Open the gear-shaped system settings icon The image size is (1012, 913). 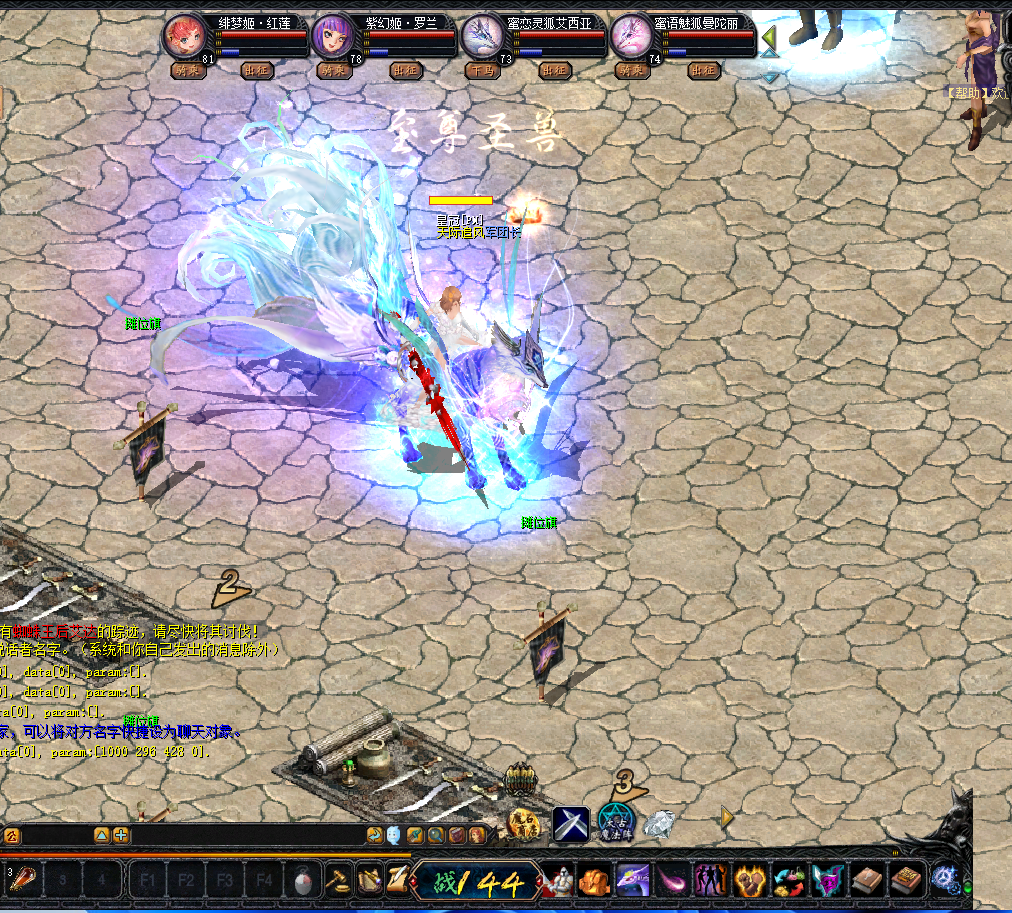pyautogui.click(x=944, y=880)
